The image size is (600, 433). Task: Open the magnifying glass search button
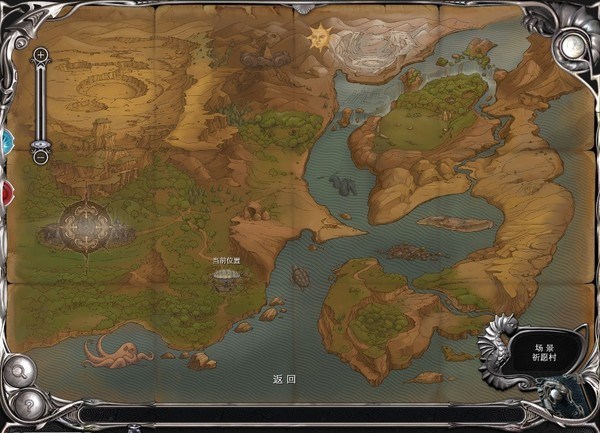(x=19, y=370)
